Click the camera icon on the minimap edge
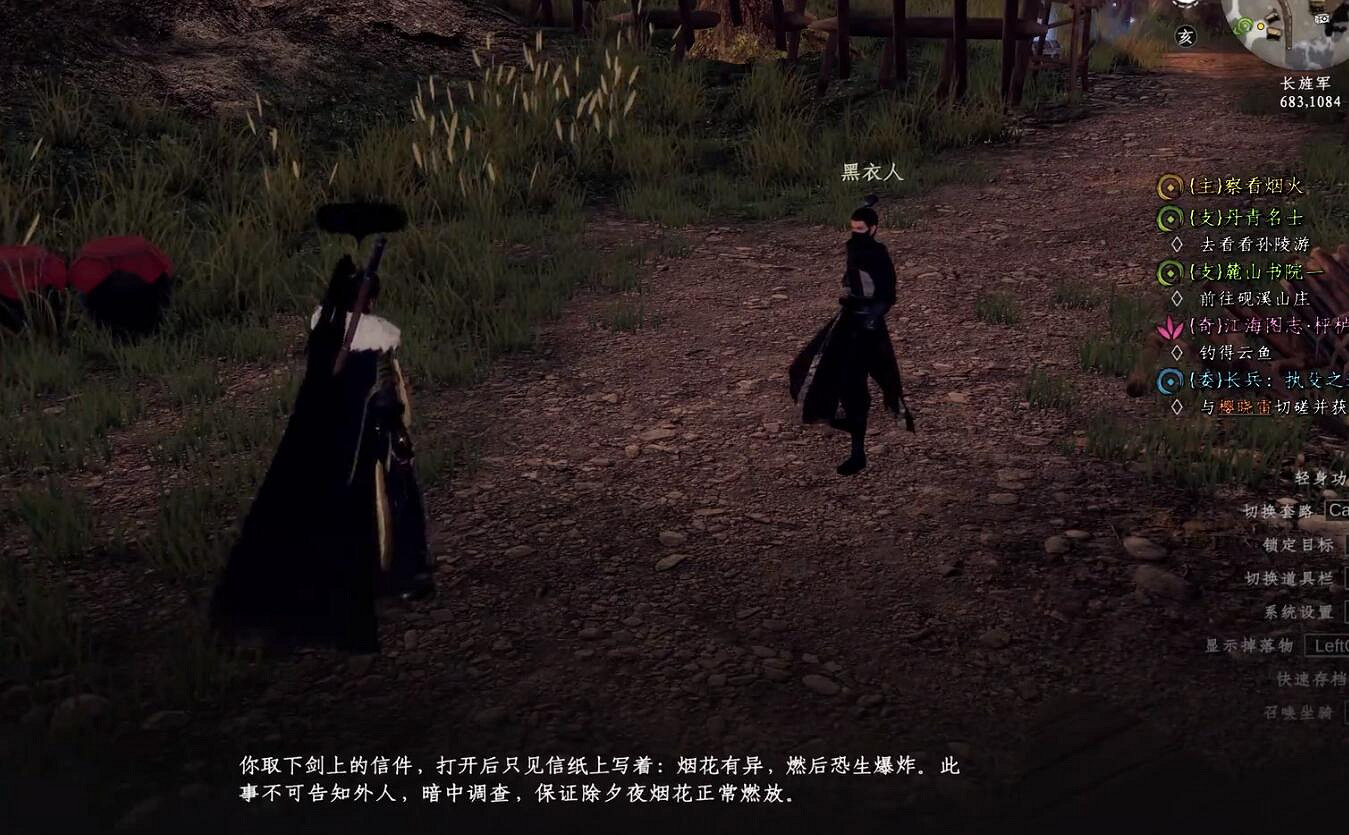 1322,19
